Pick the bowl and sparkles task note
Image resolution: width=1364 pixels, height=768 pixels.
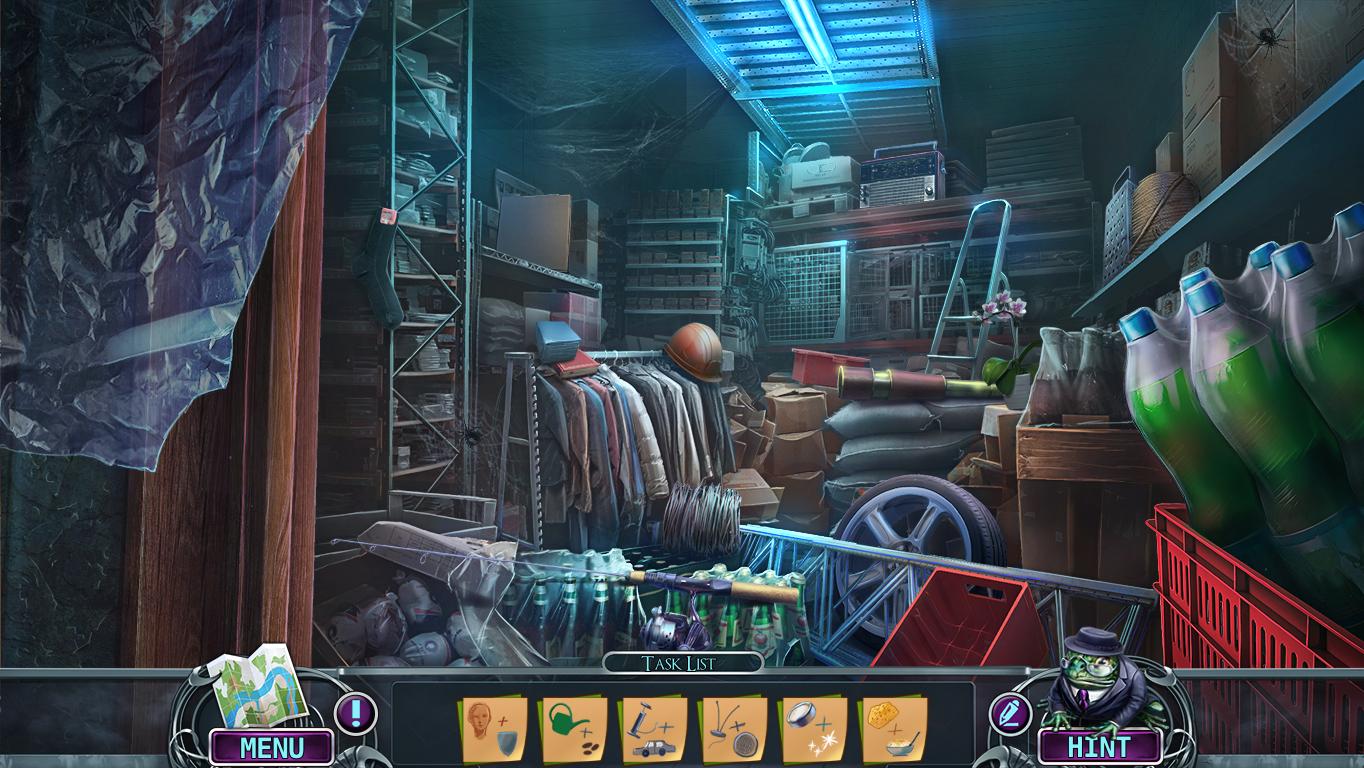point(814,729)
